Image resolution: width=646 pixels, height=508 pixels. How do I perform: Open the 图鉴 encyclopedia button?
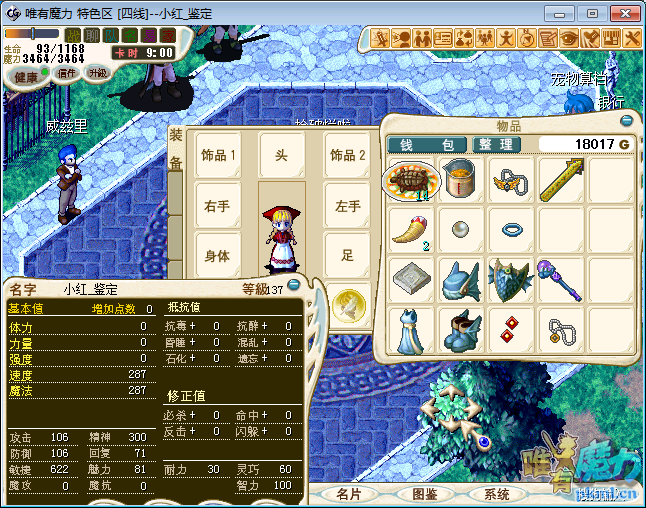pyautogui.click(x=424, y=494)
